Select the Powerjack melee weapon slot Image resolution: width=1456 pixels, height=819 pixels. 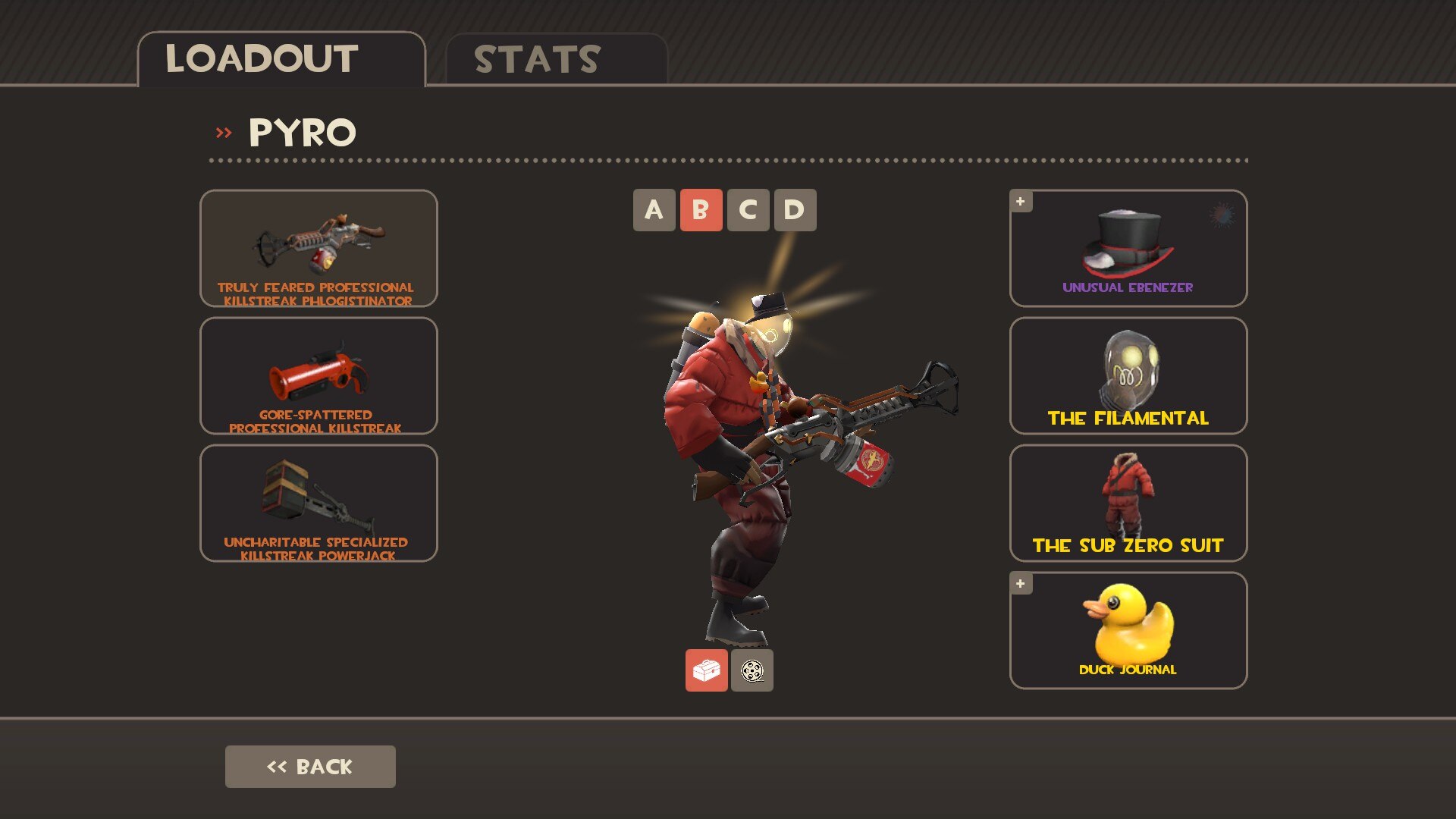pyautogui.click(x=318, y=503)
